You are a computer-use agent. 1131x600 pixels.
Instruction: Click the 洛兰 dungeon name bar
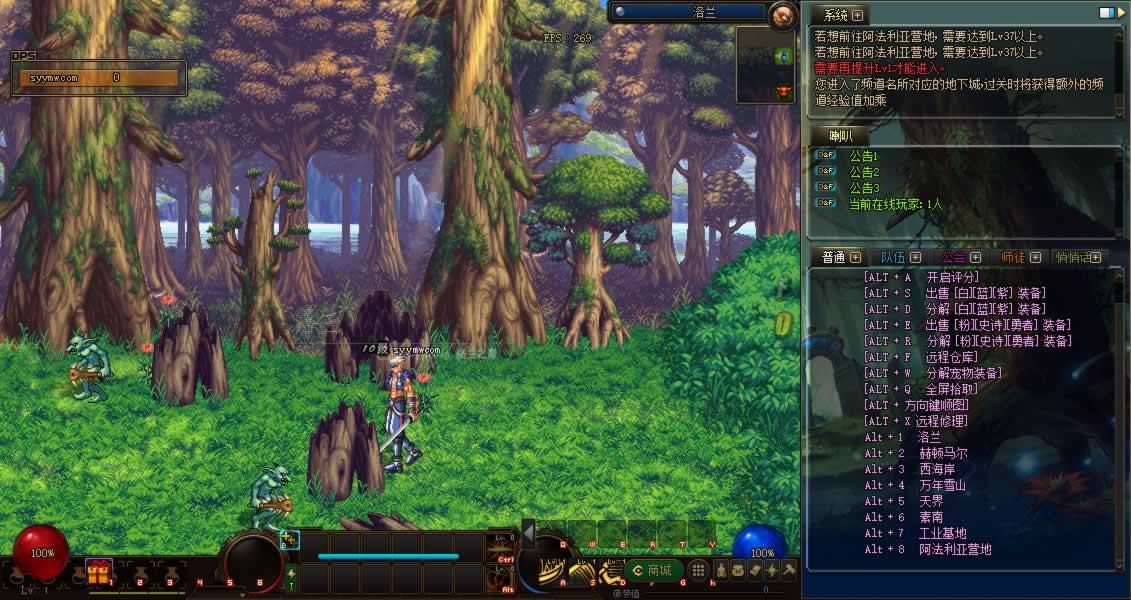tap(688, 12)
